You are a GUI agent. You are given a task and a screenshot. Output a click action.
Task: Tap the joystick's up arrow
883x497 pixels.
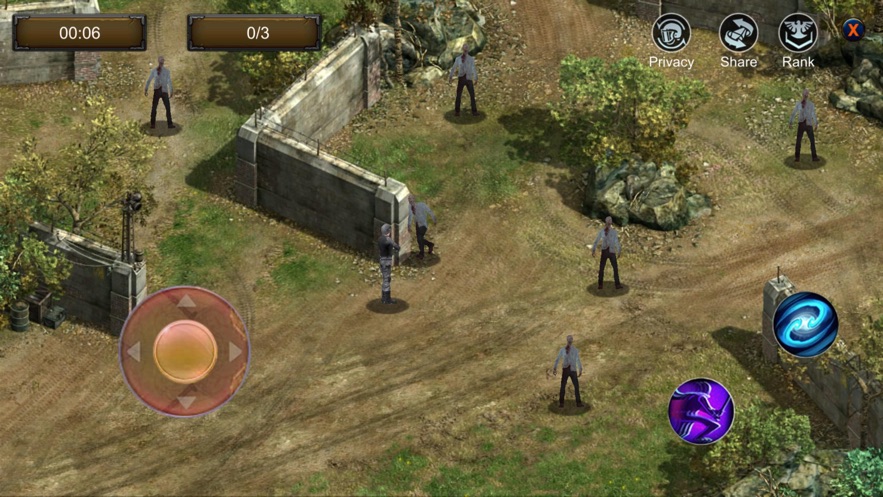tap(186, 301)
